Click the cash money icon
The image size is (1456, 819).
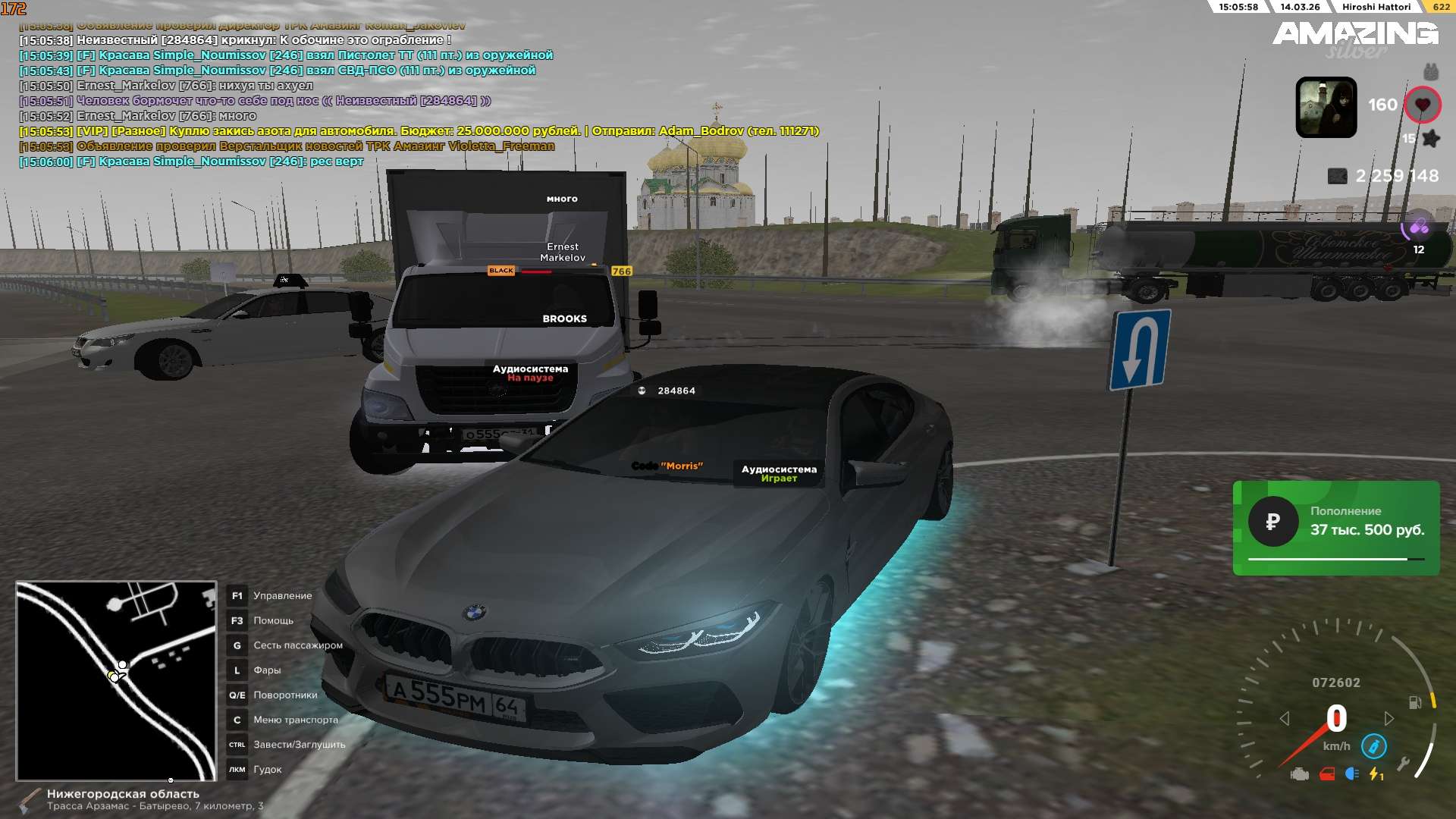pyautogui.click(x=1337, y=176)
